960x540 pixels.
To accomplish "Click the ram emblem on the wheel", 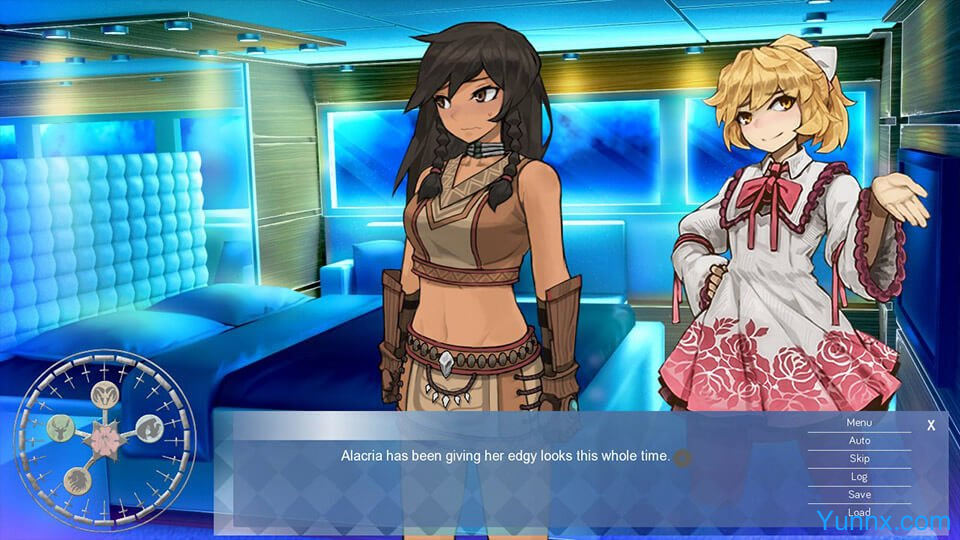I will point(105,394).
